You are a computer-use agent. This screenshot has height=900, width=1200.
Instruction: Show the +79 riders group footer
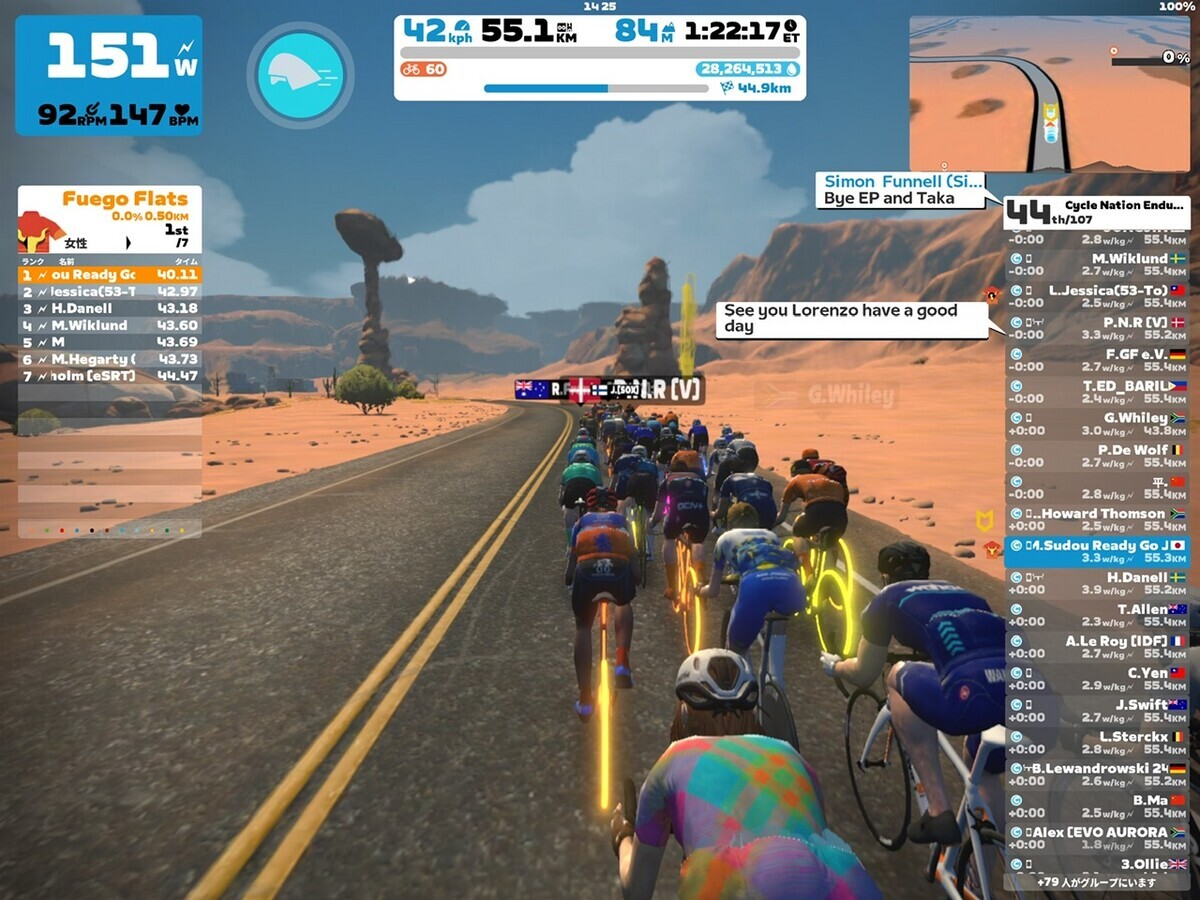[x=1097, y=882]
